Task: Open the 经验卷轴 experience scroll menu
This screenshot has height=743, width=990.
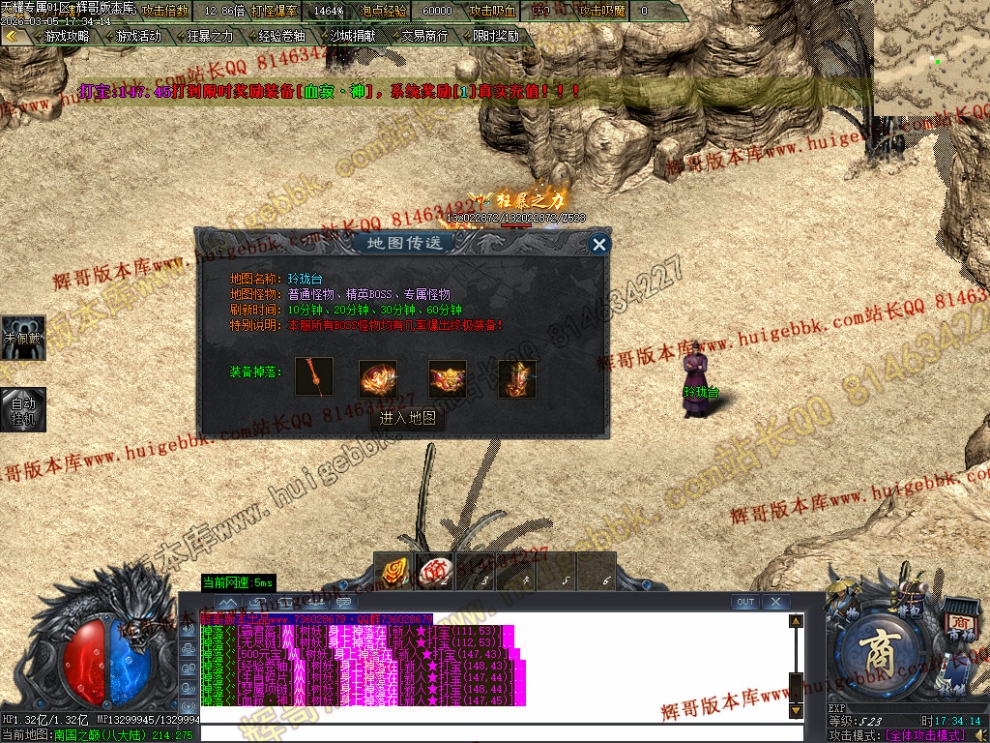Action: coord(277,36)
